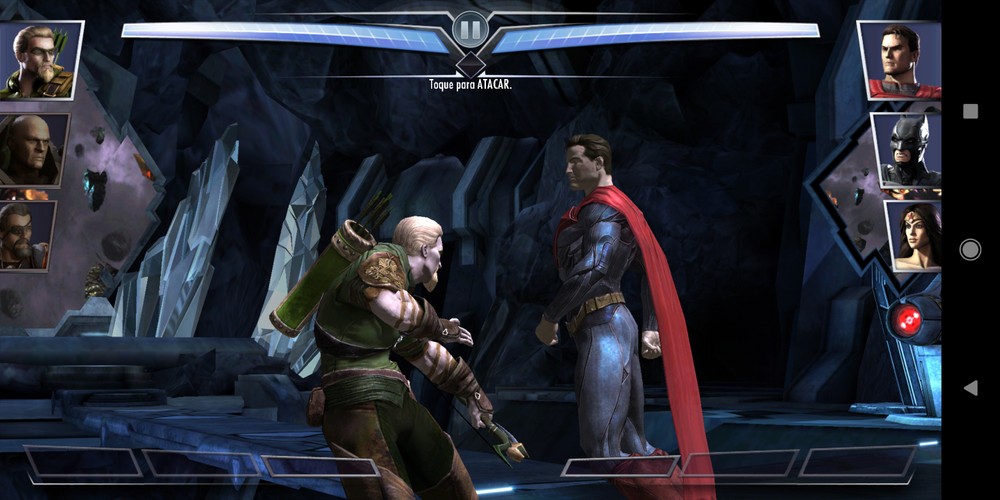Viewport: 1000px width, 500px height.
Task: Go back using the Android back triangle
Action: point(969,388)
